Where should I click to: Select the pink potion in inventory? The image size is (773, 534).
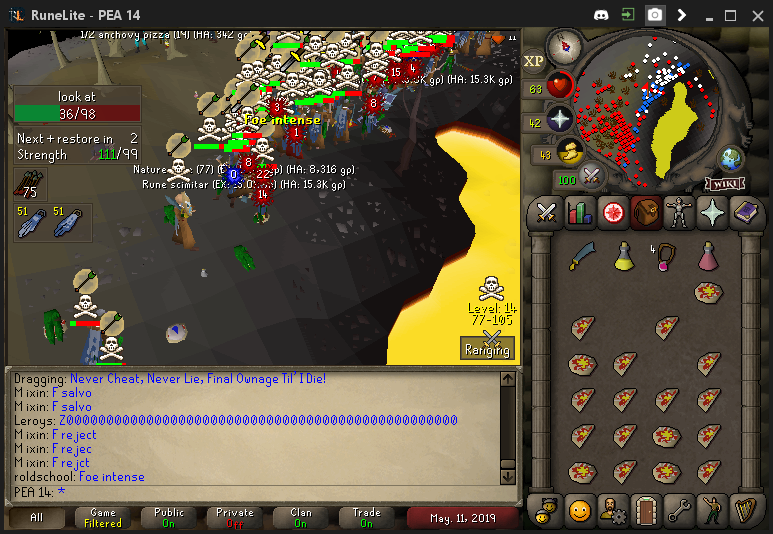[x=708, y=257]
